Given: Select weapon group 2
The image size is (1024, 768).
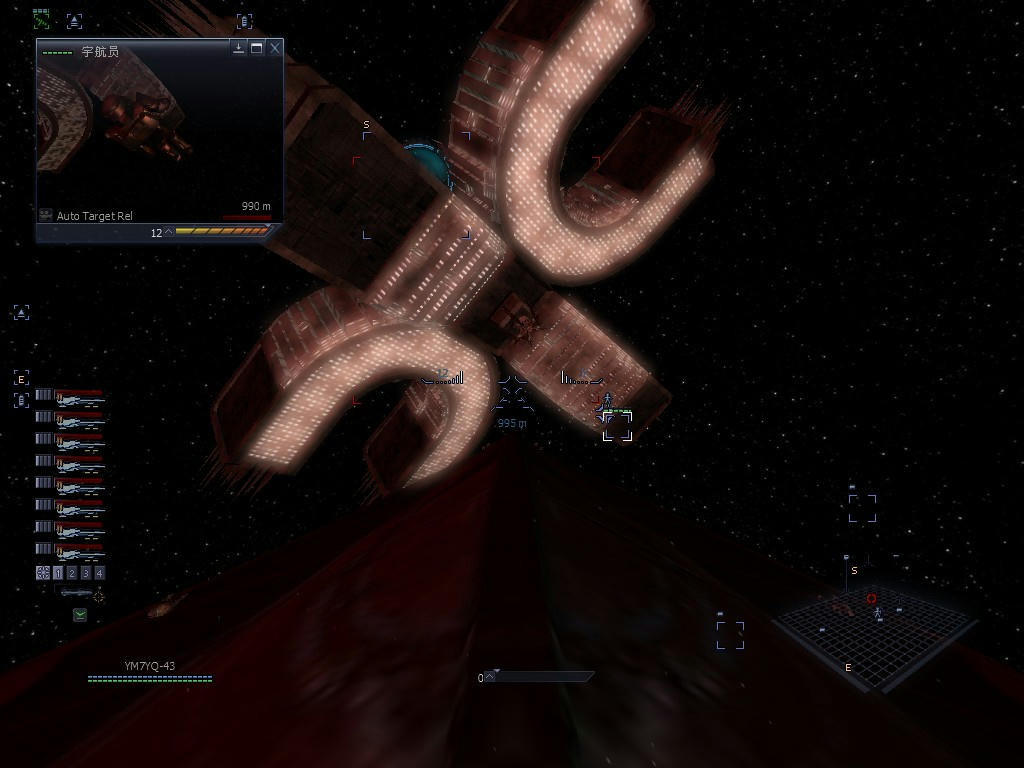Looking at the screenshot, I should 72,573.
